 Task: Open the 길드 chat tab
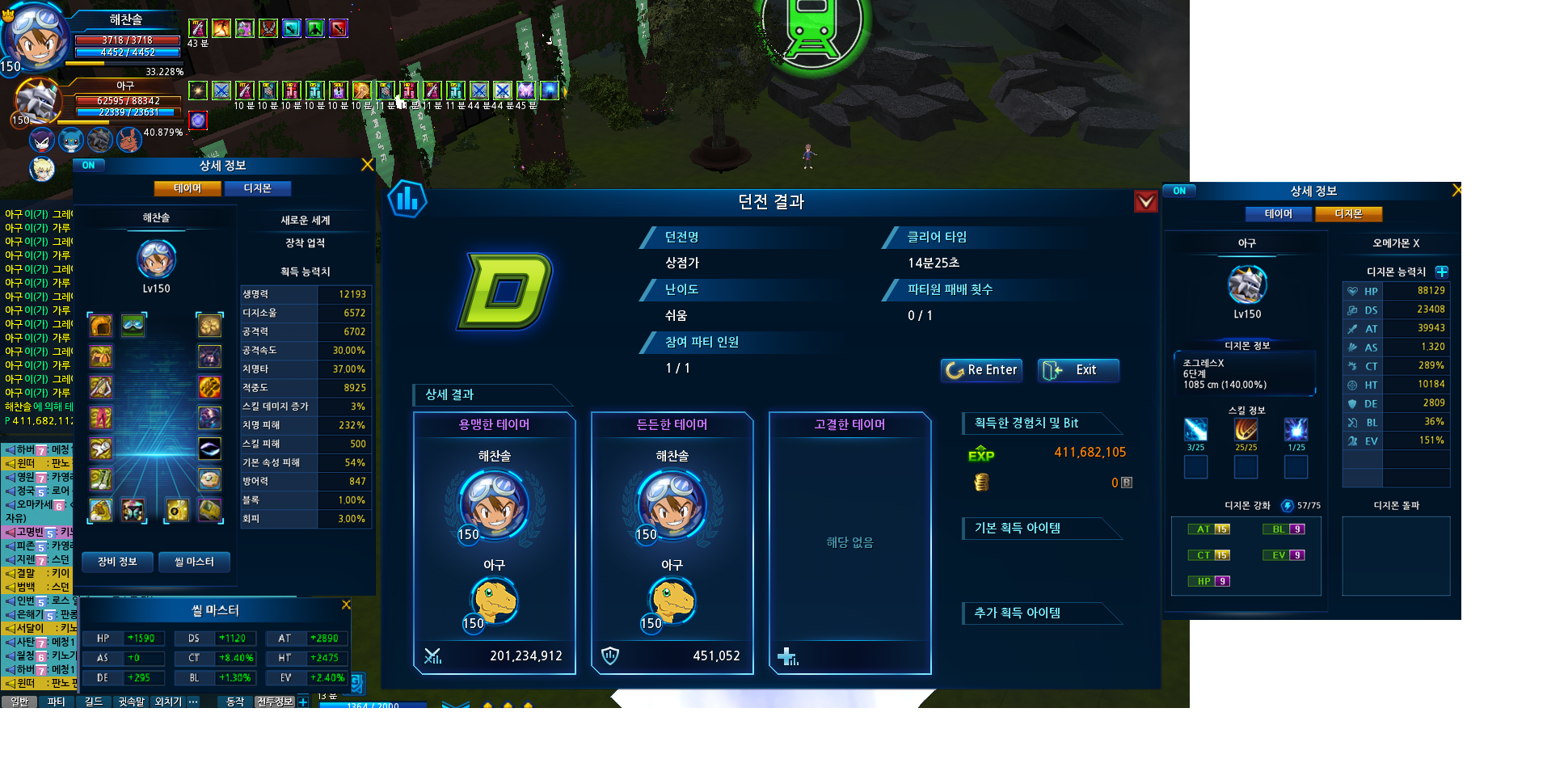94,702
